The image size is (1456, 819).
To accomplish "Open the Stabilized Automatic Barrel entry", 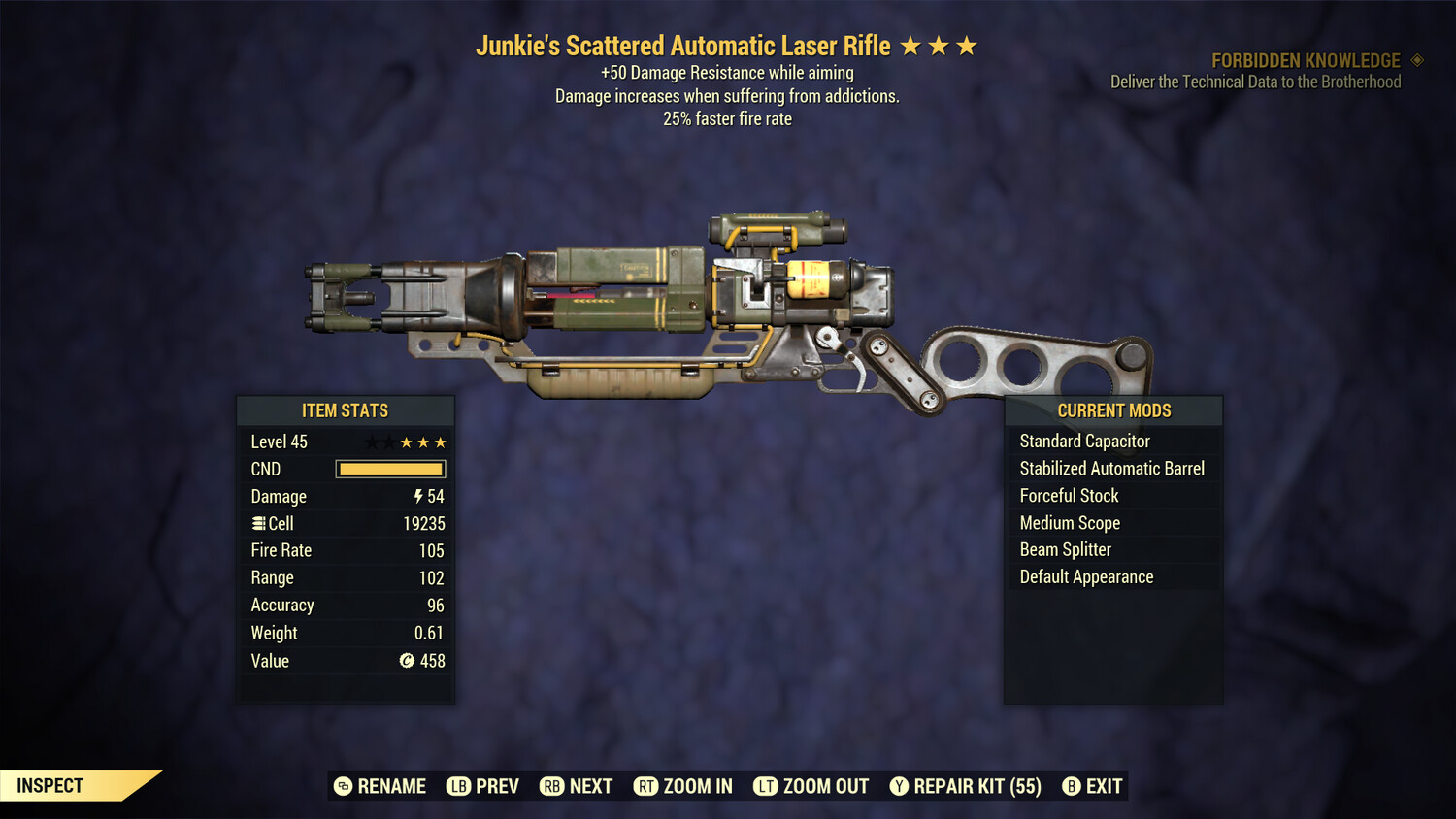I will [x=1112, y=468].
